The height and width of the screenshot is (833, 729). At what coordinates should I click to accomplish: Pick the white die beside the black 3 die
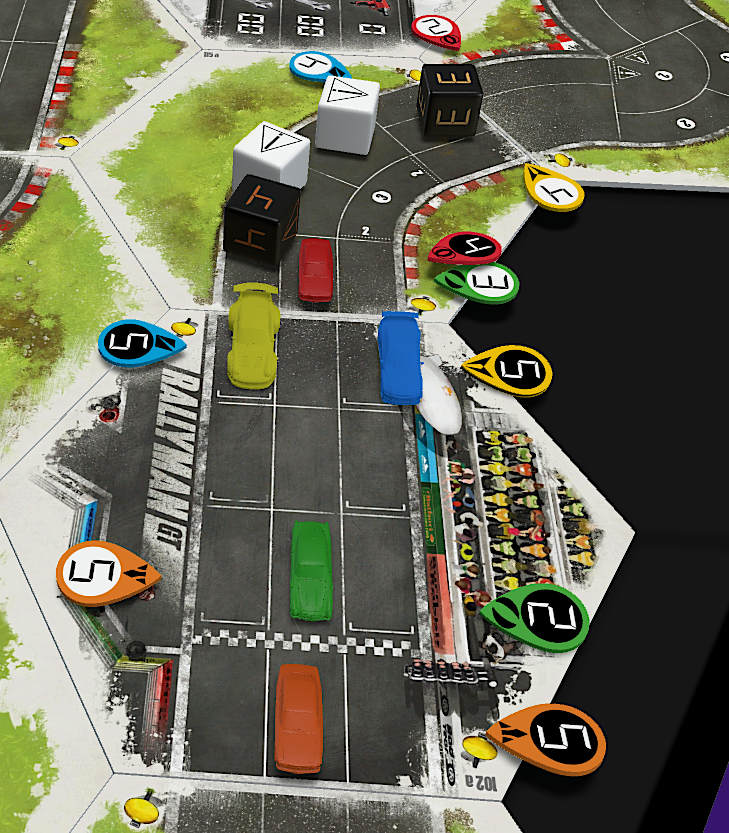347,114
